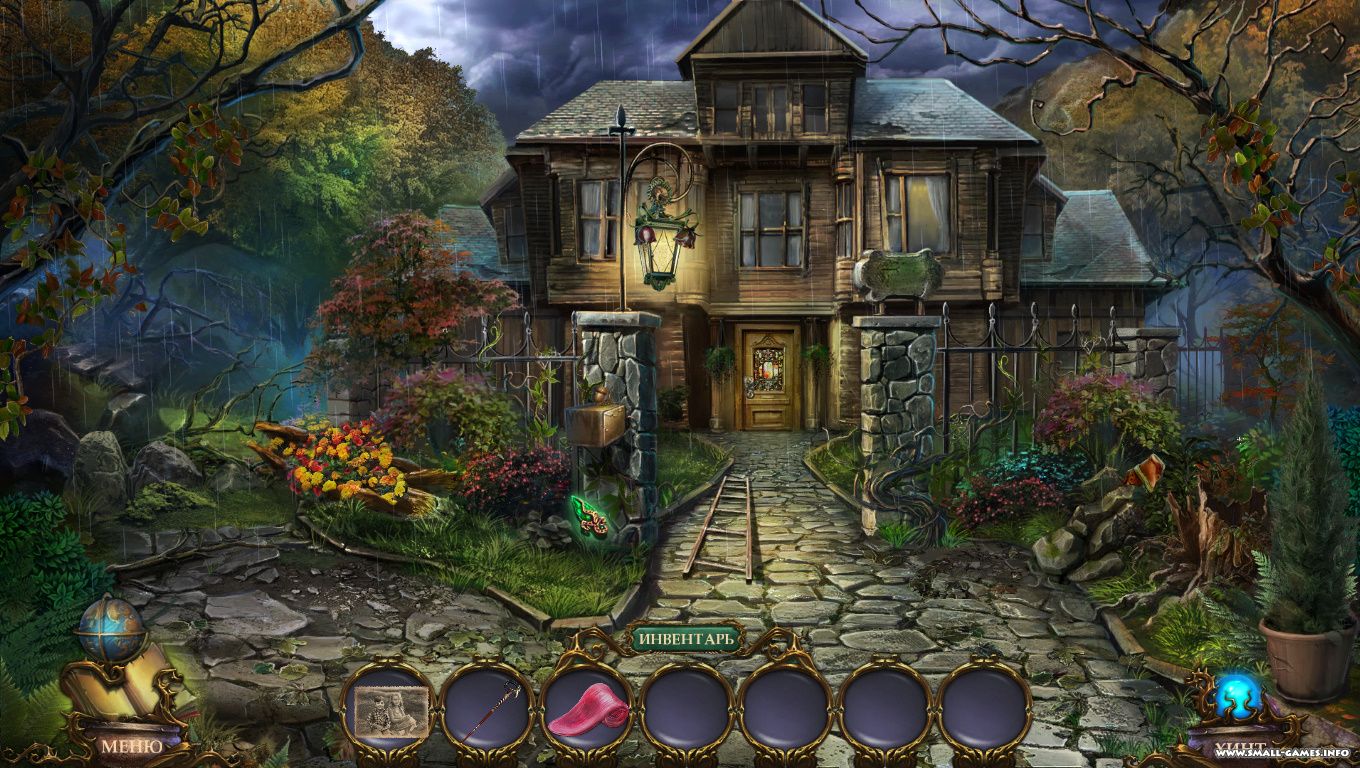Pick the cane from the inventory
The width and height of the screenshot is (1360, 768).
click(489, 711)
